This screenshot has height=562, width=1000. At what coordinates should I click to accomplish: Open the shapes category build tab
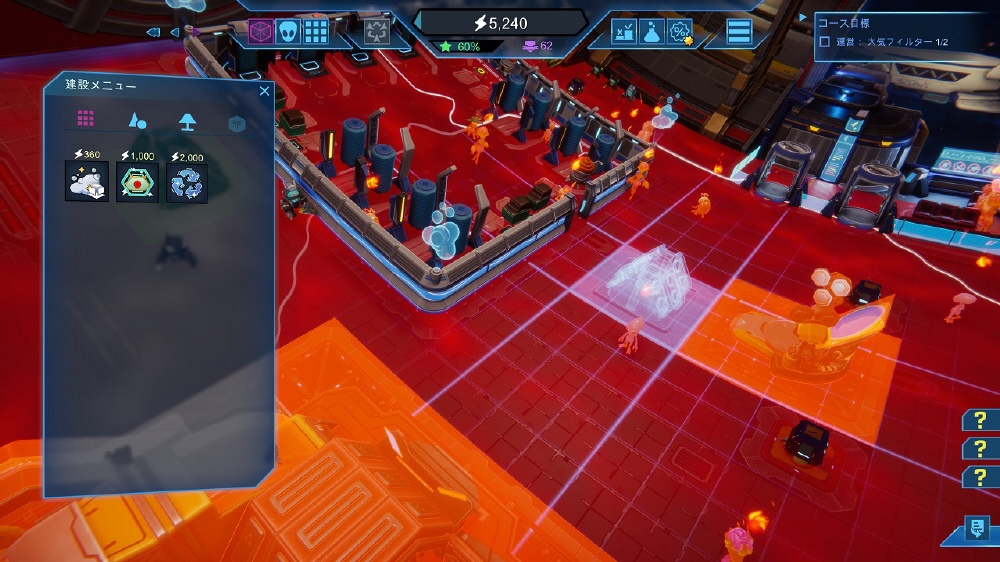[x=137, y=121]
